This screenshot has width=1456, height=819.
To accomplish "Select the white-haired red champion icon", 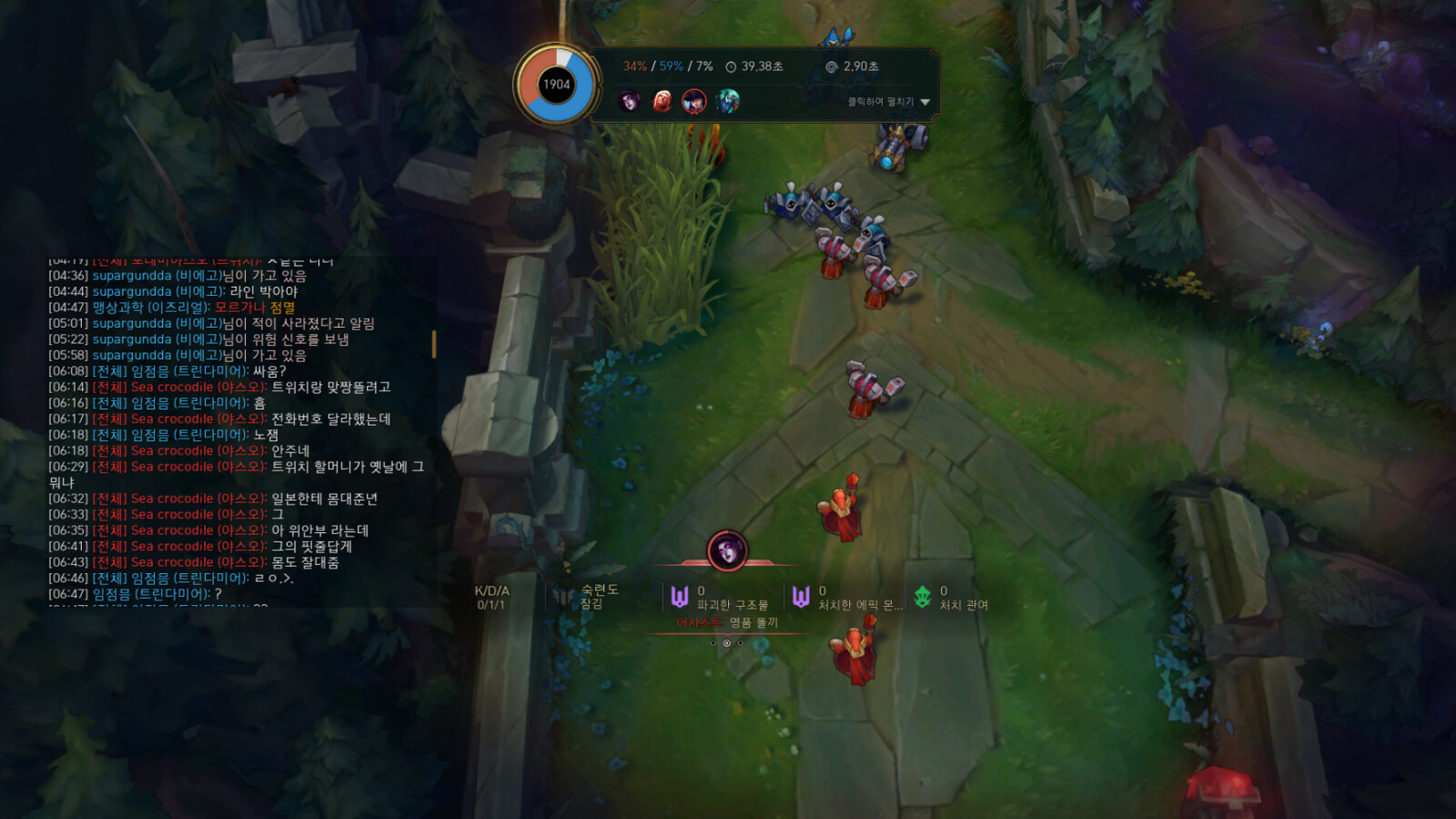I will (662, 101).
